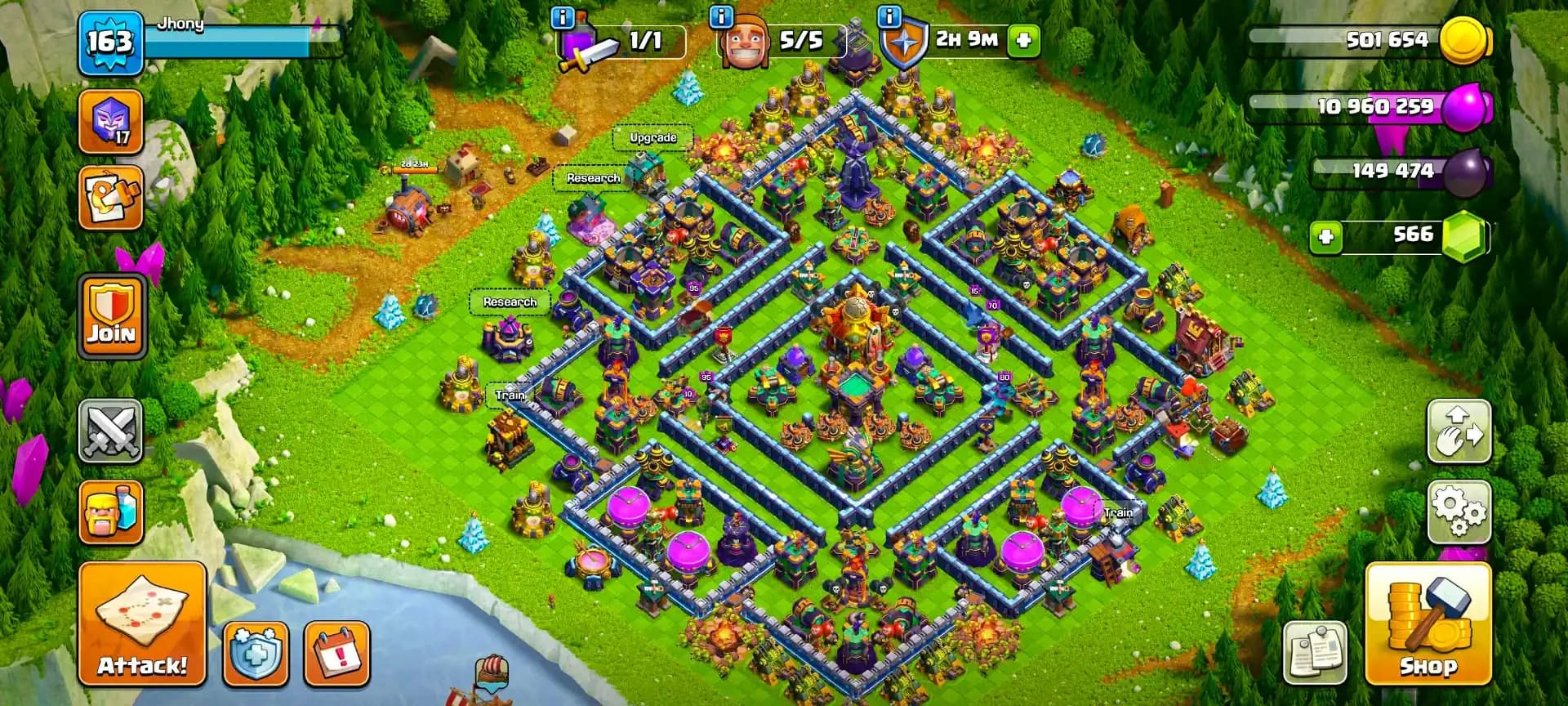Image resolution: width=1568 pixels, height=706 pixels.
Task: Click the Upgrade label on the building
Action: pyautogui.click(x=653, y=137)
